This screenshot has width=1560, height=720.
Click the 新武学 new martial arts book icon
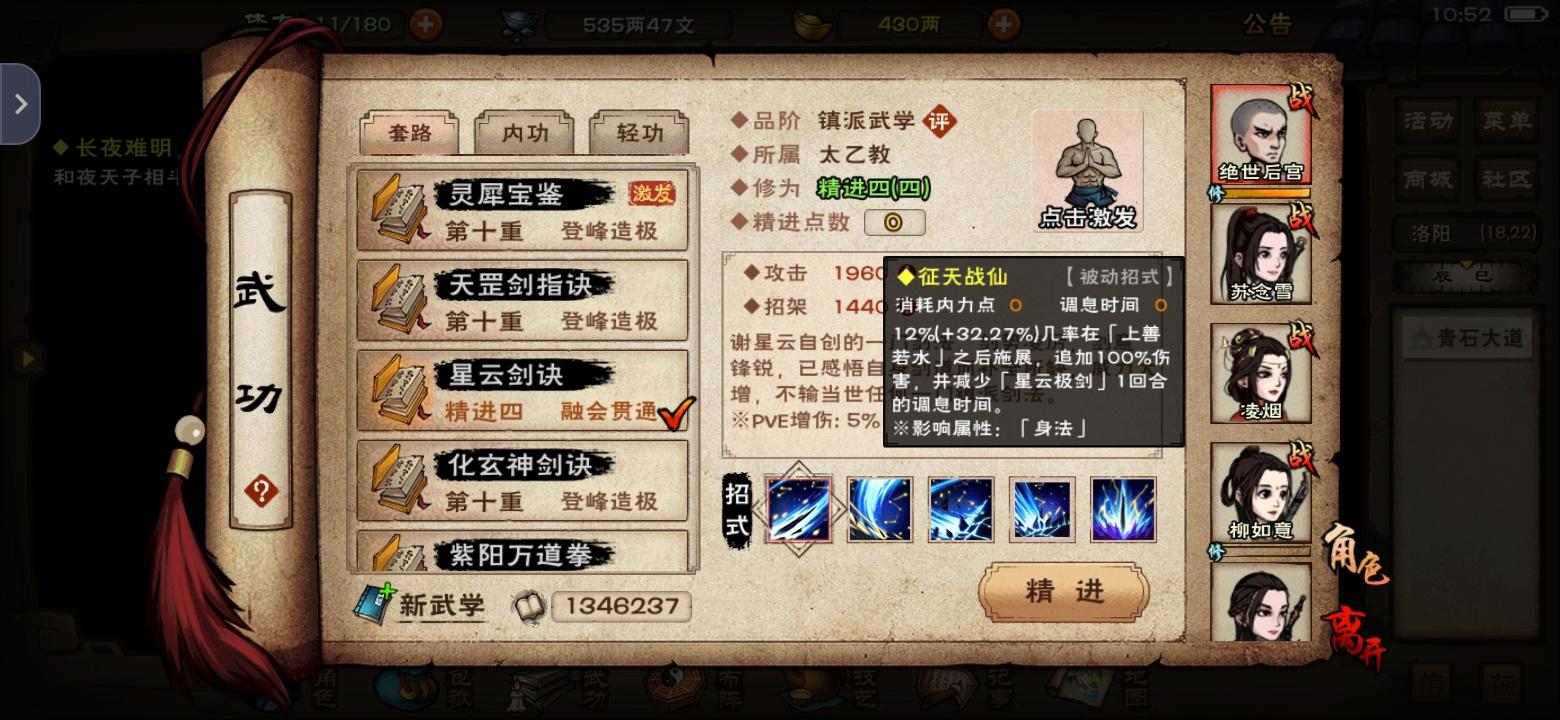[374, 604]
